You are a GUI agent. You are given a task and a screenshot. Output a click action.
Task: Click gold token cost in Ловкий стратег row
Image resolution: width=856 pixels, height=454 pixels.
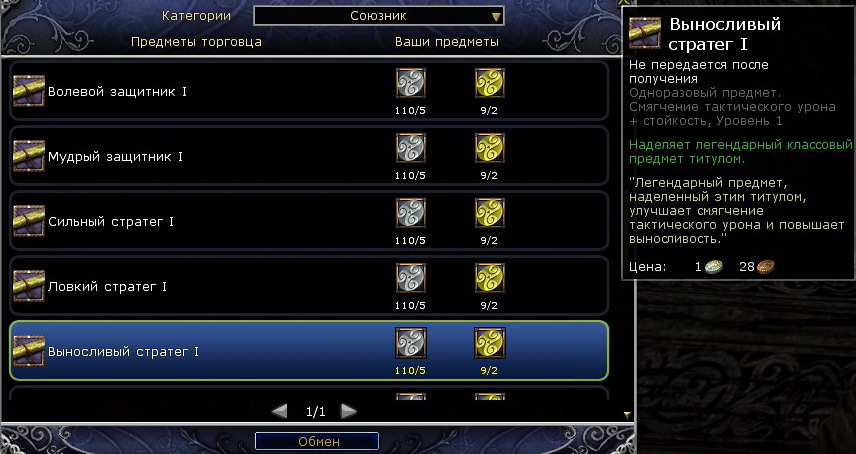pyautogui.click(x=489, y=278)
